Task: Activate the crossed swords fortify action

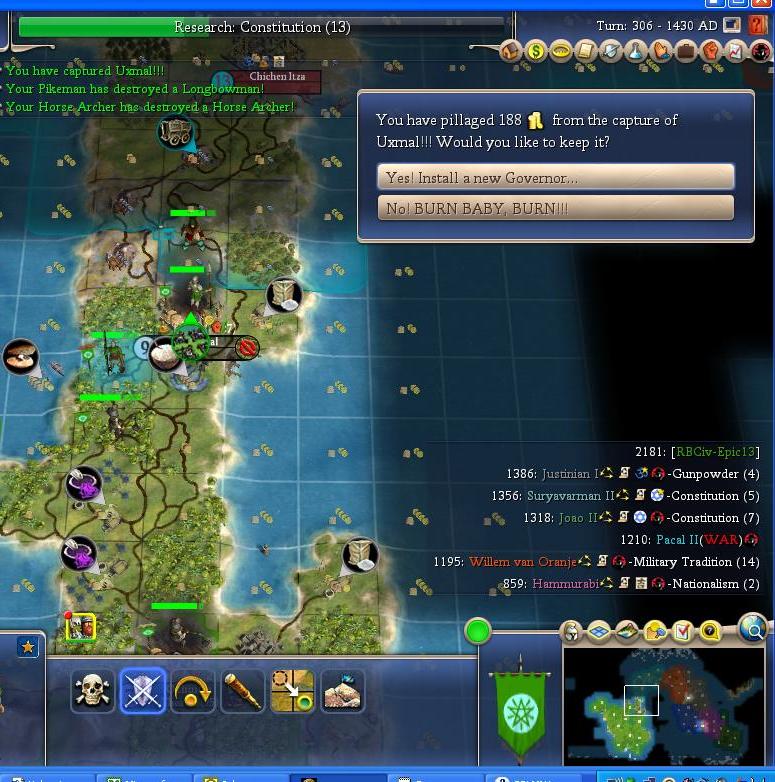Action: tap(143, 690)
